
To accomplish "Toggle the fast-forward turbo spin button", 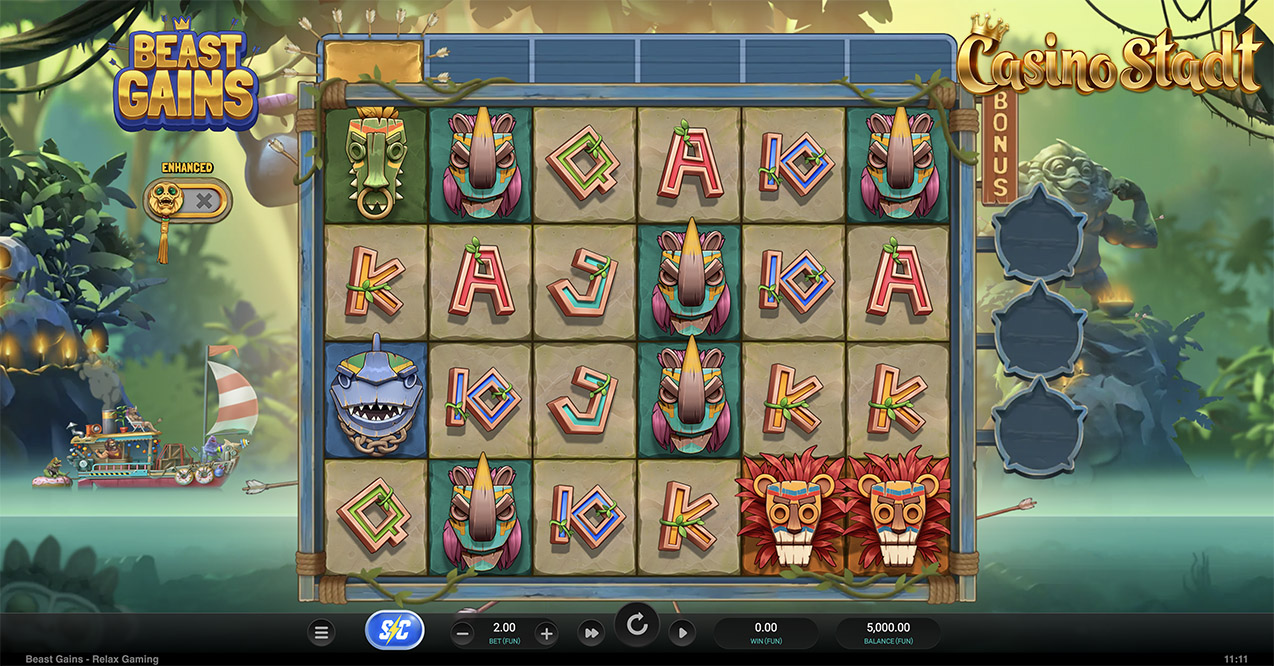I will point(591,633).
